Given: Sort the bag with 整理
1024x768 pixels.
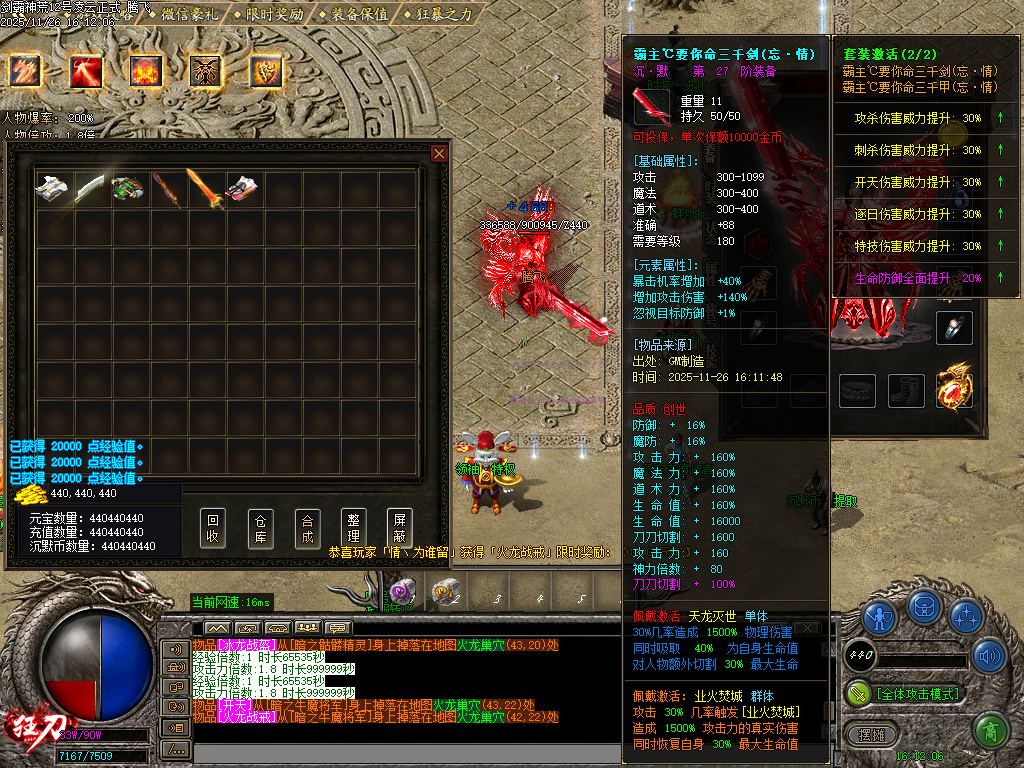Looking at the screenshot, I should (353, 528).
